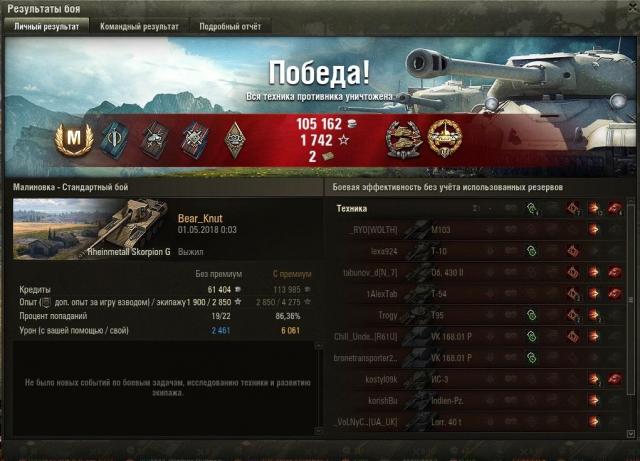Choose the bronetransporter2 VK 168.01 P row
The width and height of the screenshot is (640, 461).
pyautogui.click(x=480, y=358)
